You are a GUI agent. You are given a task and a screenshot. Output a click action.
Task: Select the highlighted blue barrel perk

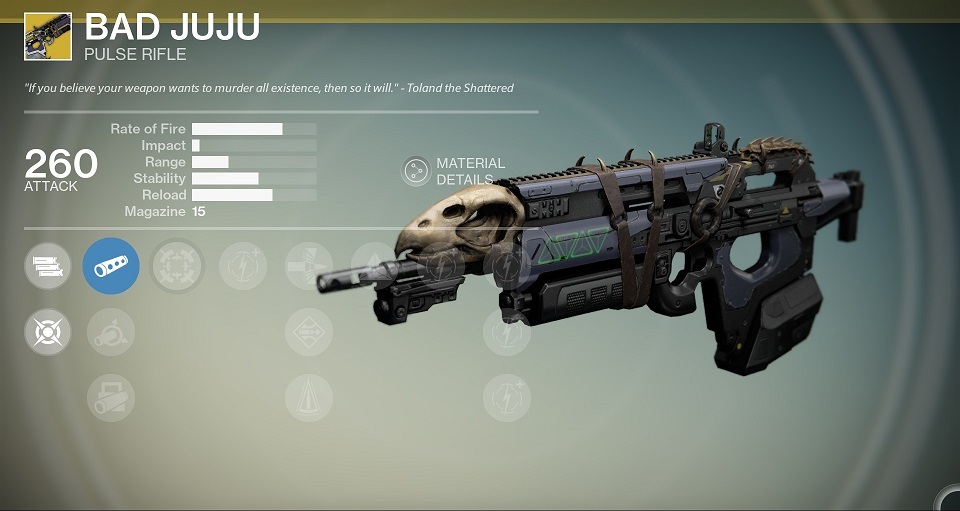pyautogui.click(x=111, y=266)
